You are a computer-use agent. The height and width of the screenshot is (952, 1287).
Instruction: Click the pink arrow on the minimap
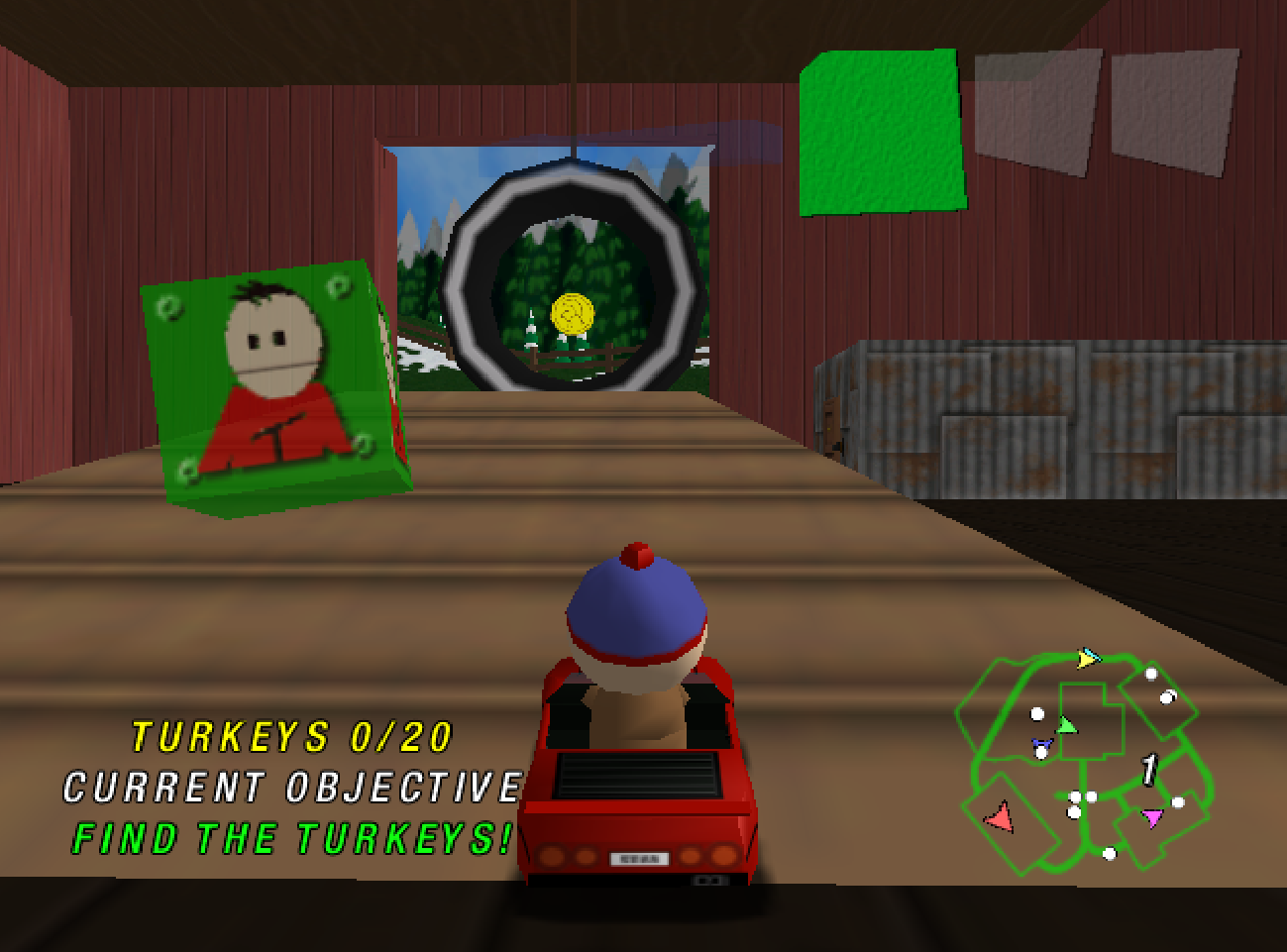coord(1152,818)
